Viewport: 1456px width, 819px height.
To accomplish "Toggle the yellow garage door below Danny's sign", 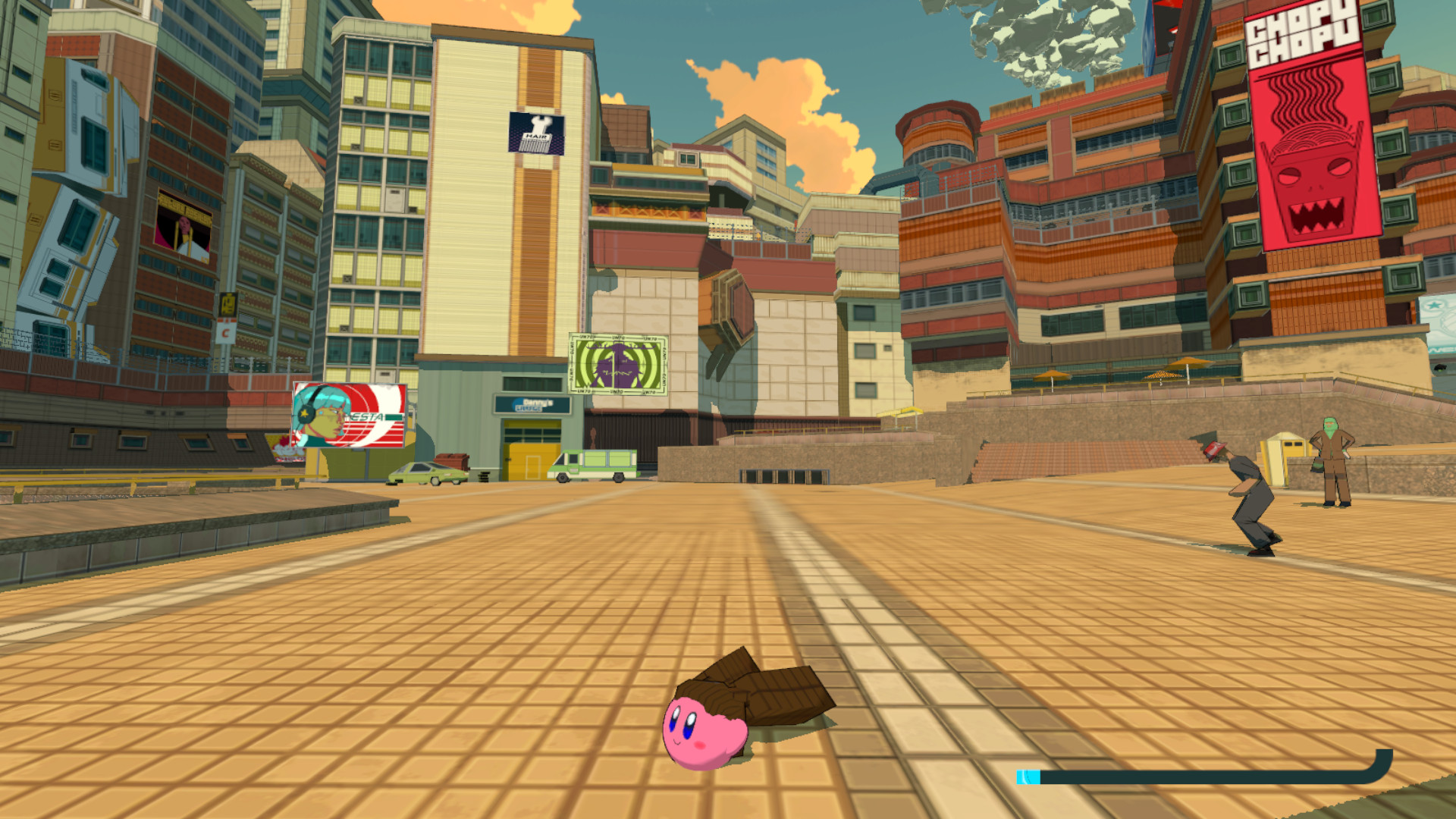I will coord(531,450).
